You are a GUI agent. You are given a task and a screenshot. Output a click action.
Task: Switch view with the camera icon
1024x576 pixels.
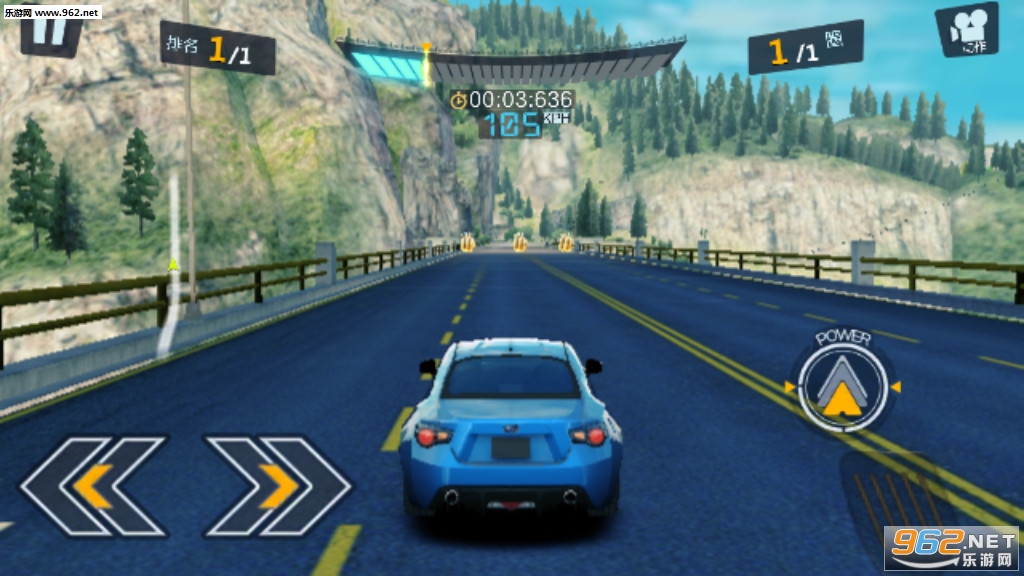(x=966, y=30)
